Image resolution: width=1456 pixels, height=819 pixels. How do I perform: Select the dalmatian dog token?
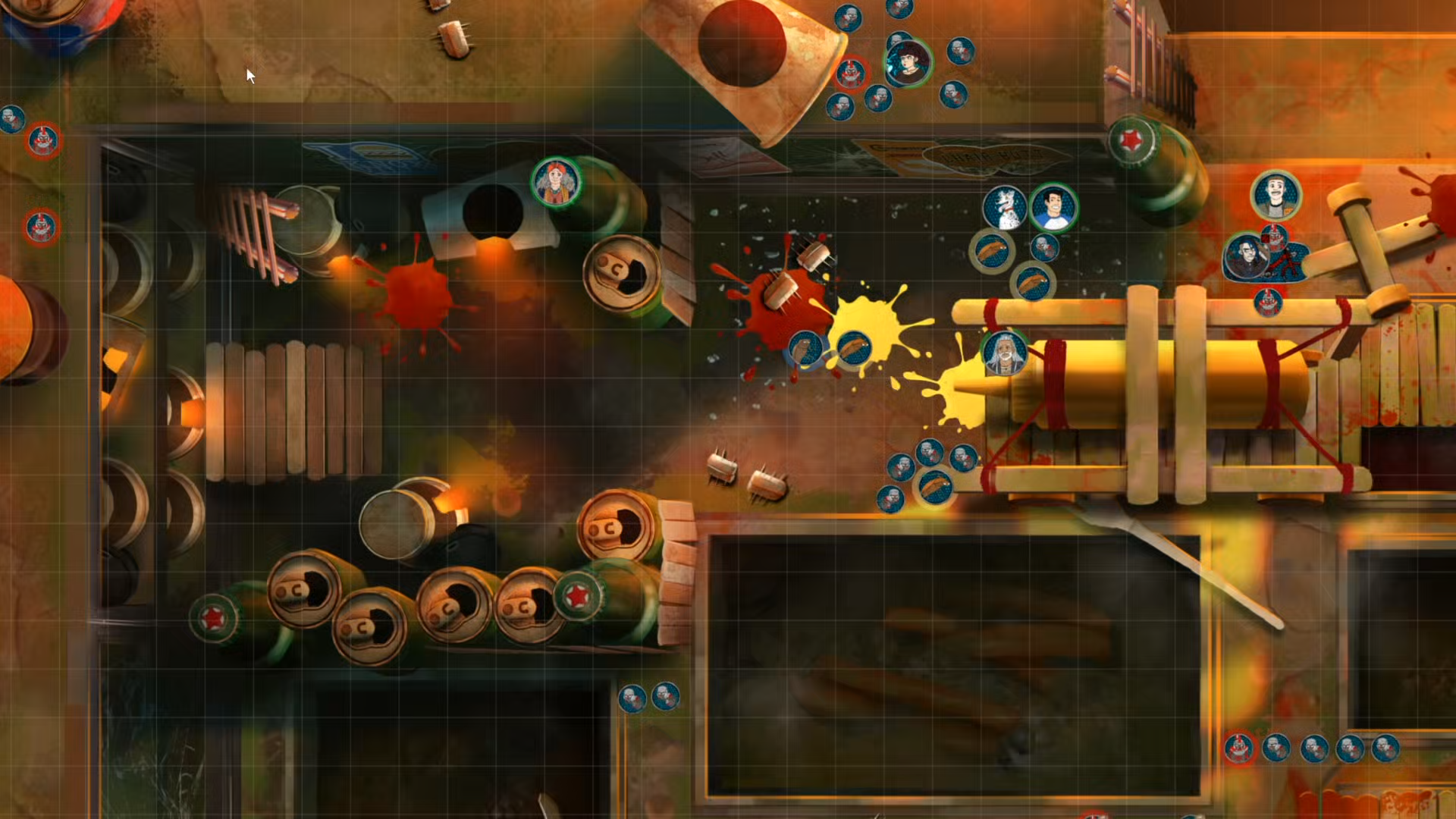click(x=1005, y=208)
